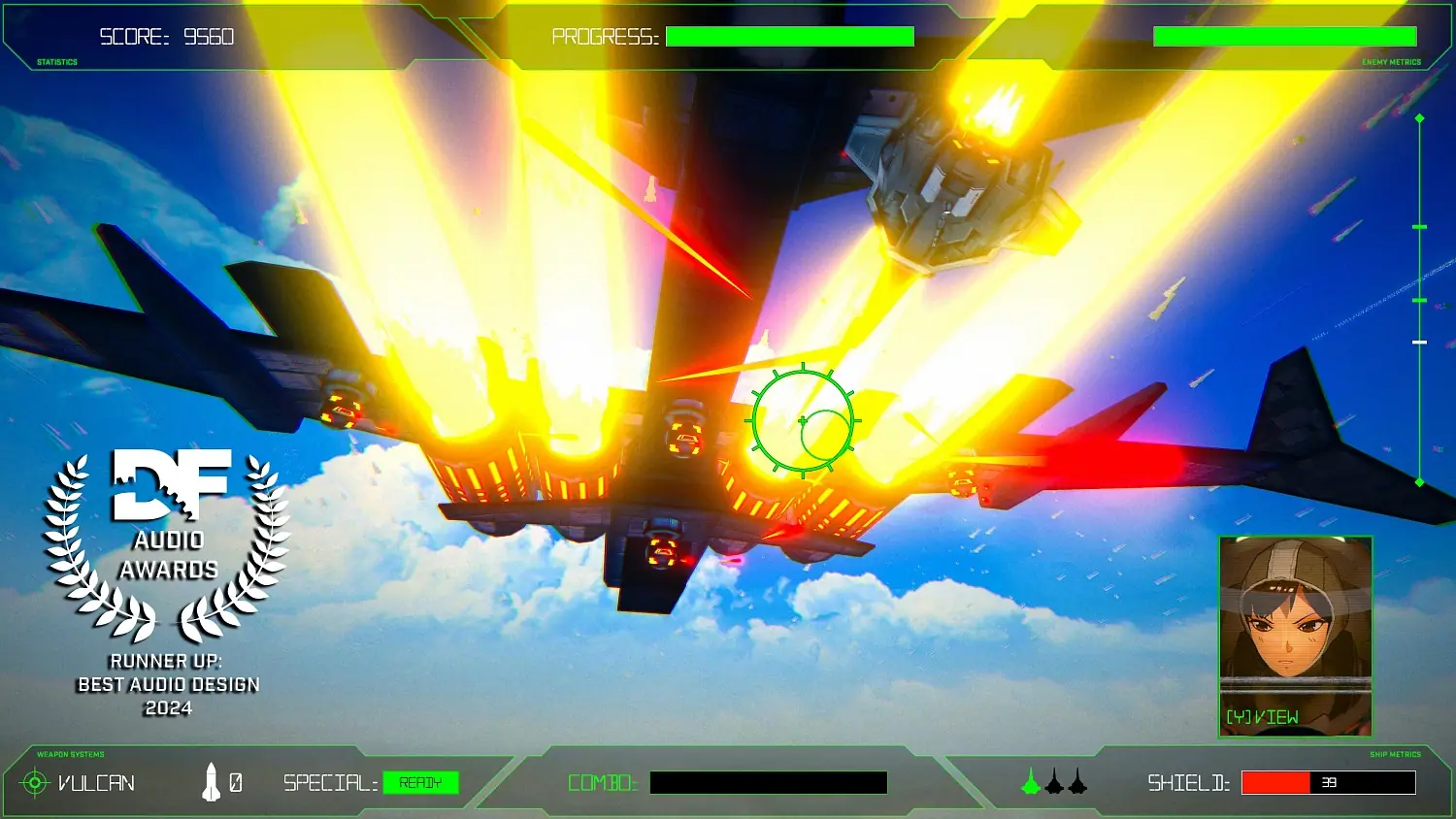1456x819 pixels.
Task: Select the green fighter jet lives icon
Action: coord(1029,783)
